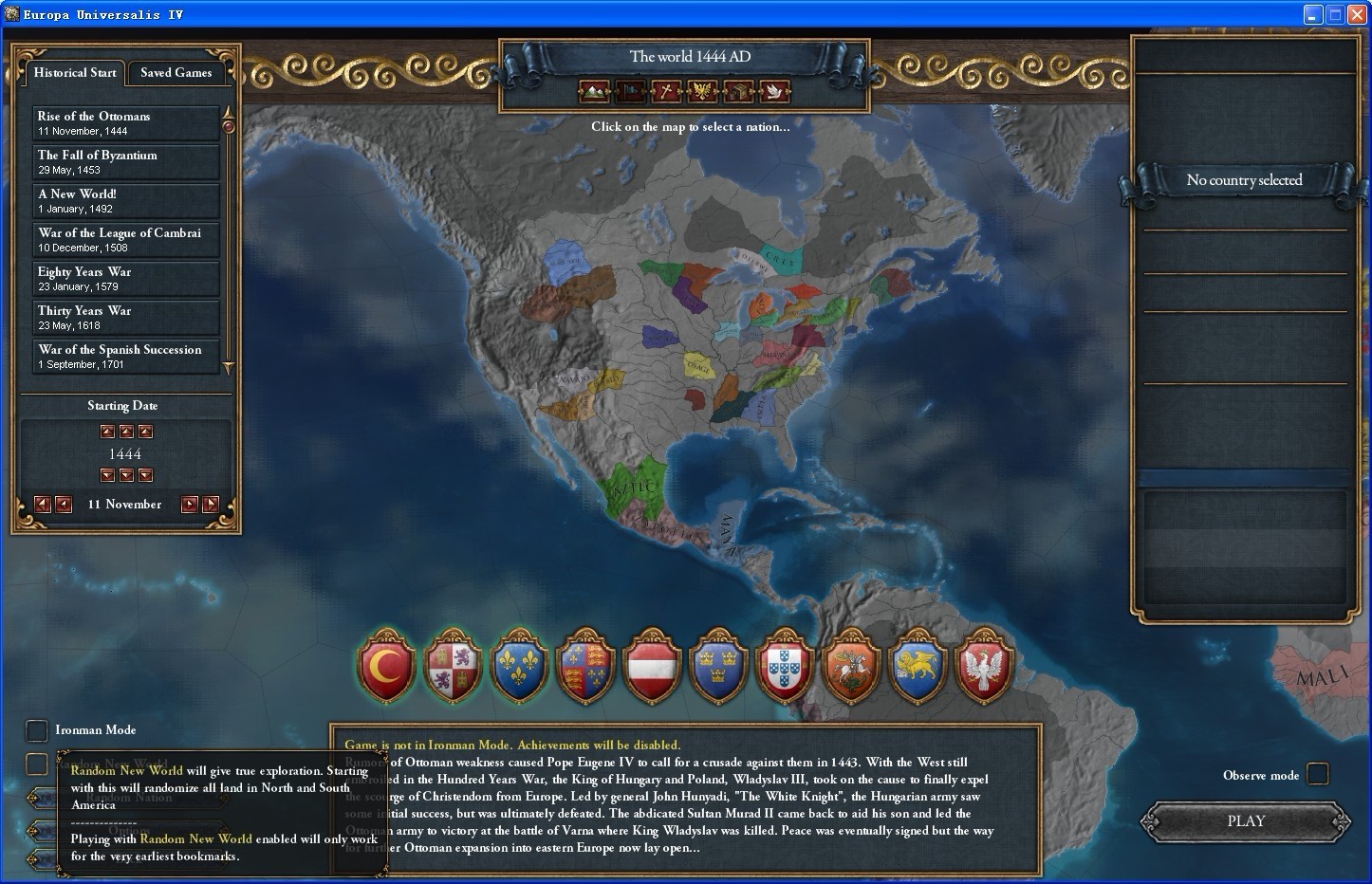The image size is (1372, 884).
Task: Pick the A New World! bookmark
Action: [x=126, y=201]
